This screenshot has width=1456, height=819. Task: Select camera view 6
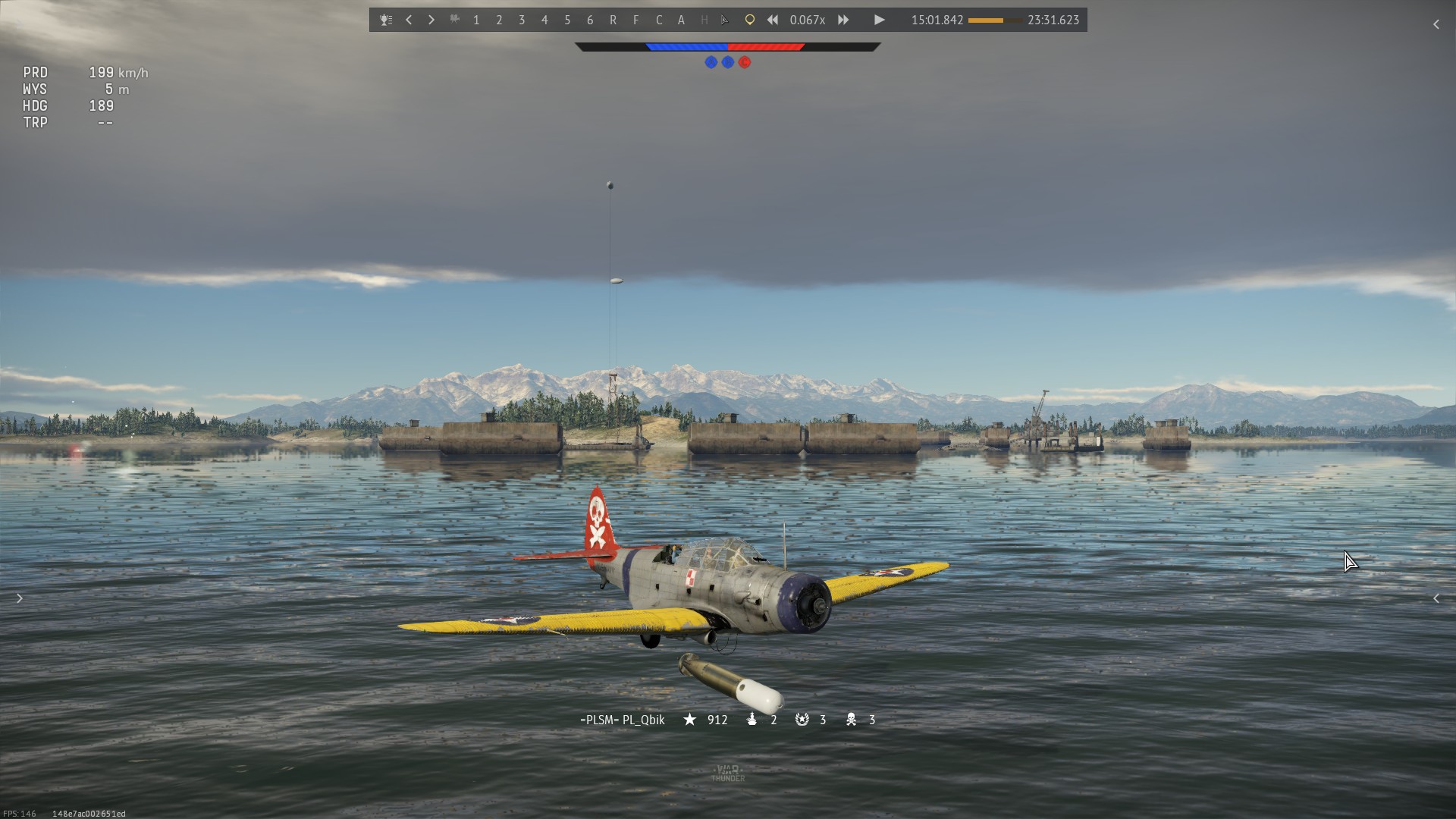click(x=590, y=20)
